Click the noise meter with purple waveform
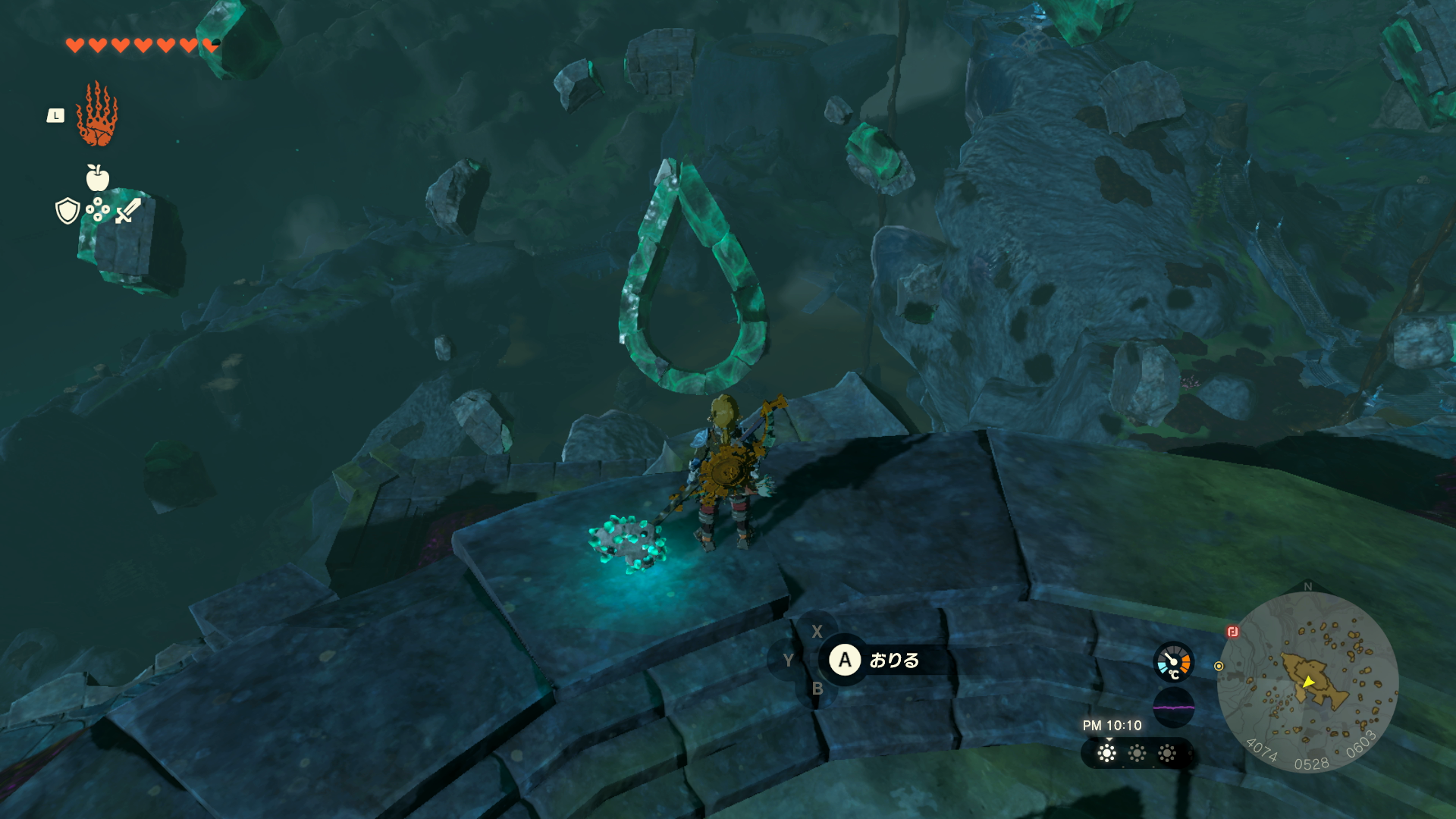1456x819 pixels. tap(1173, 708)
